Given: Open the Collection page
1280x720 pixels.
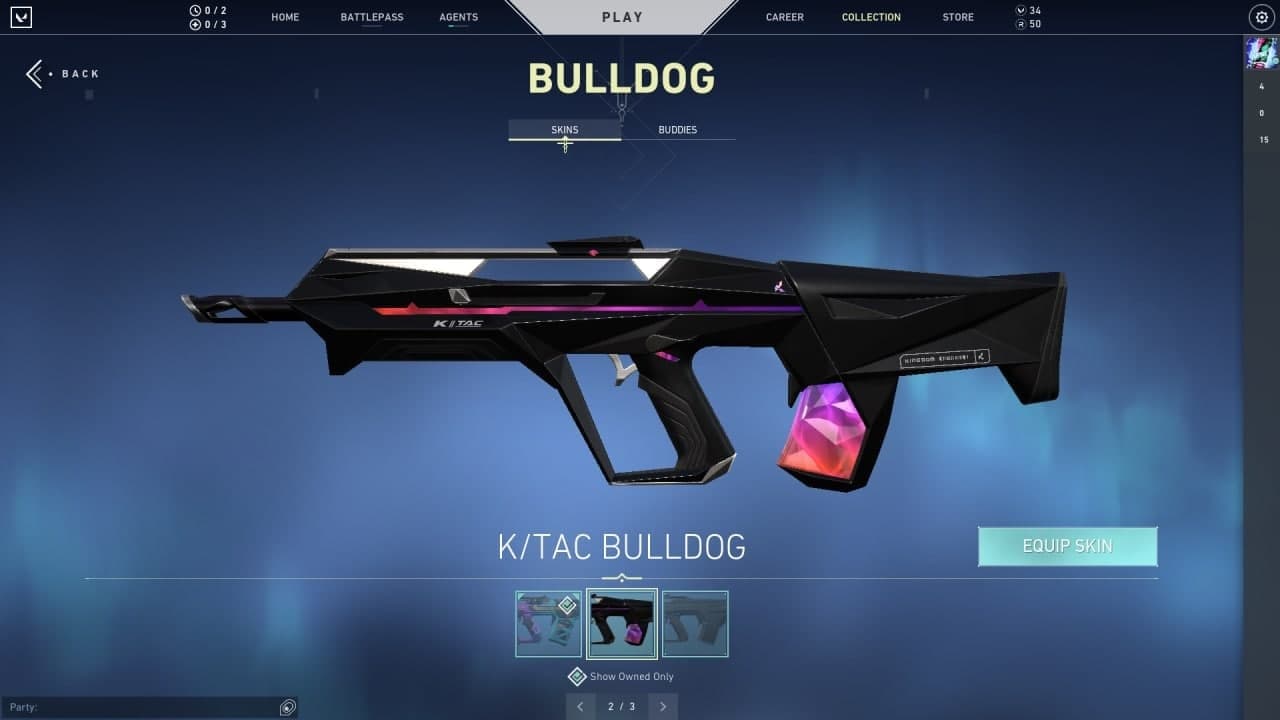Looking at the screenshot, I should pyautogui.click(x=871, y=17).
